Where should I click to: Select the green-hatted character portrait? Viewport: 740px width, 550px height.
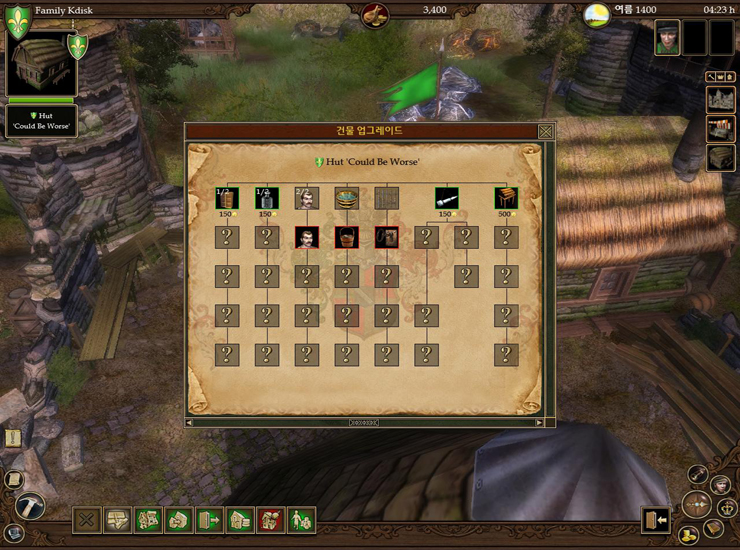click(667, 37)
